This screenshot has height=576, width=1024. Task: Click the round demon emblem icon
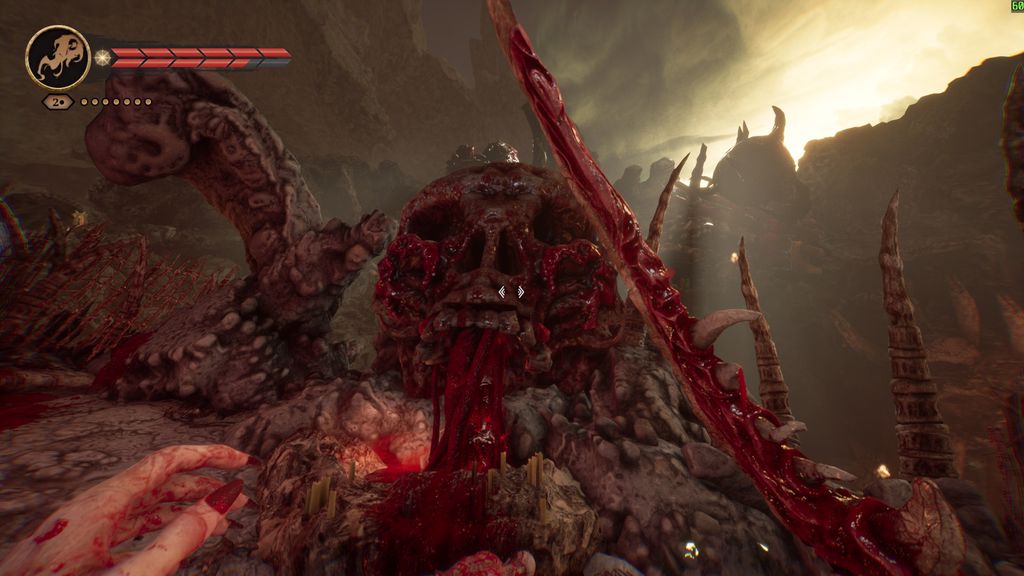point(58,58)
